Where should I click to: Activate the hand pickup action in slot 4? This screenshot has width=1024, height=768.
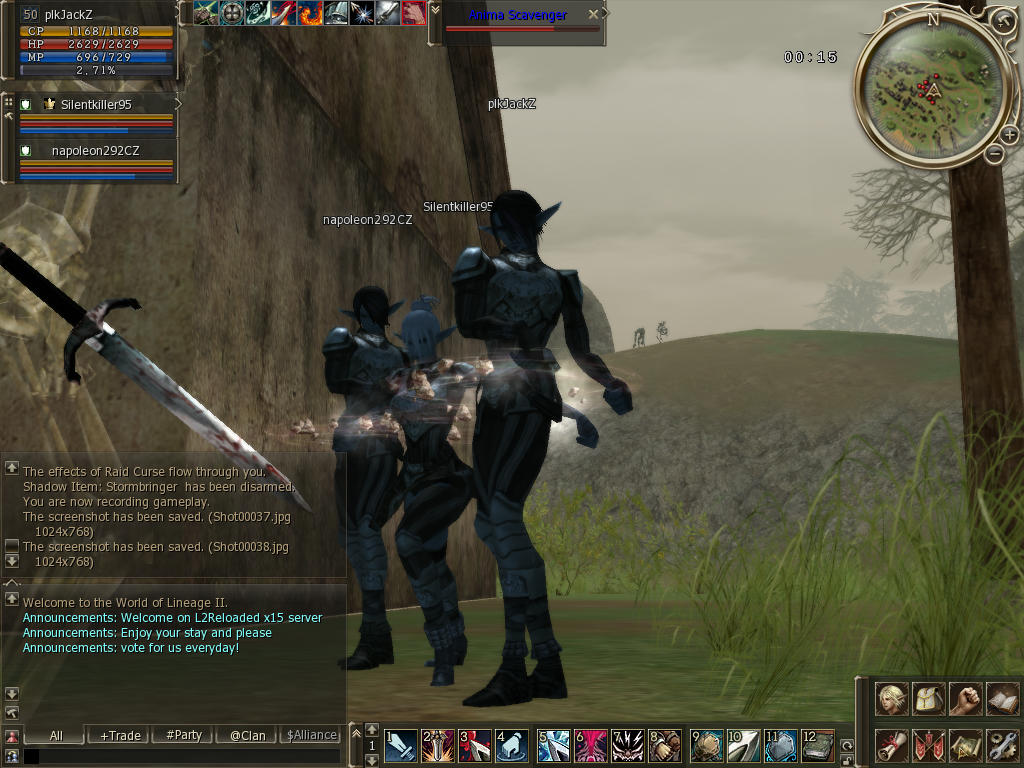click(x=512, y=746)
